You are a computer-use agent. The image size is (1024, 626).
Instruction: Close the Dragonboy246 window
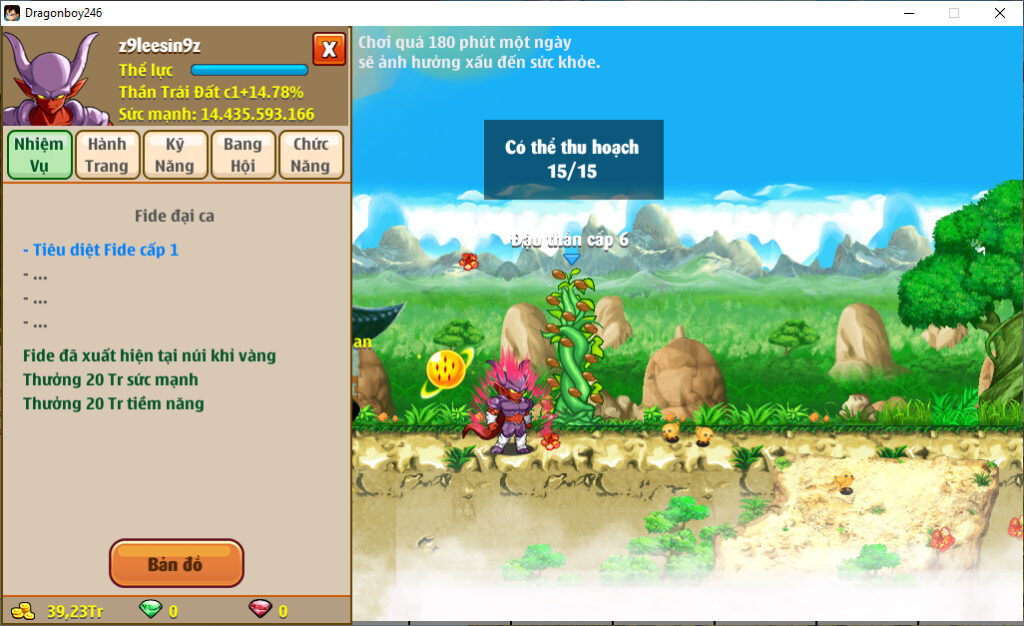[x=999, y=13]
